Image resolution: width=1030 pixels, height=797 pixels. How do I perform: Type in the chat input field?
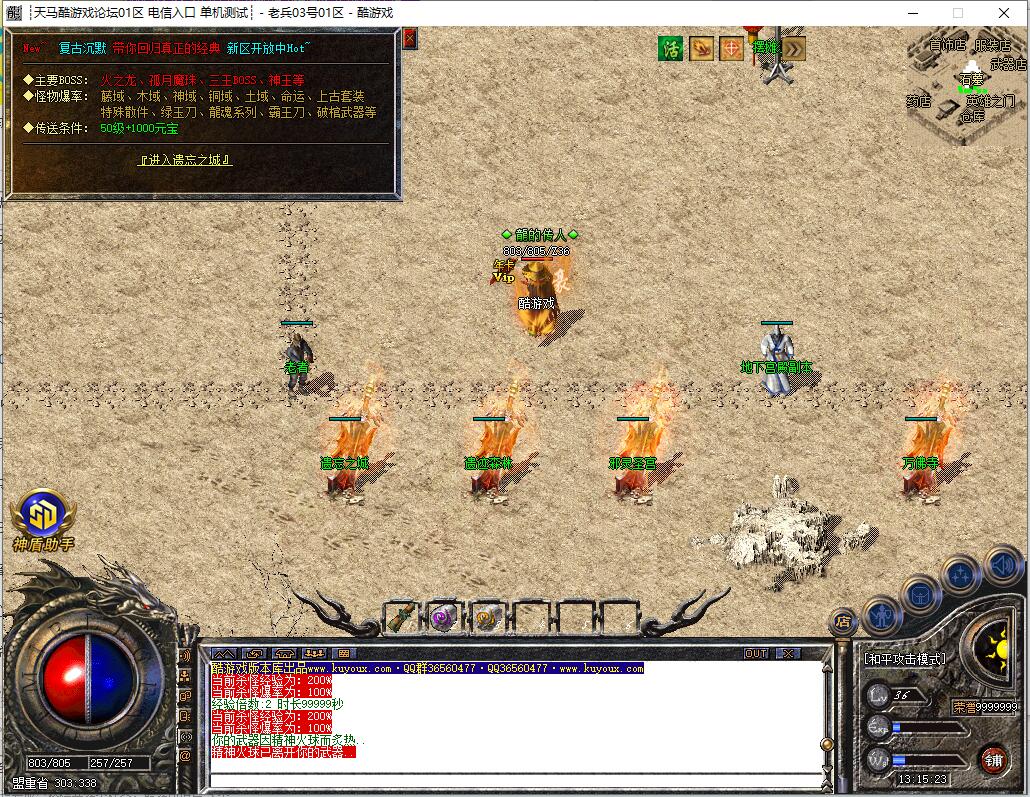pyautogui.click(x=515, y=779)
